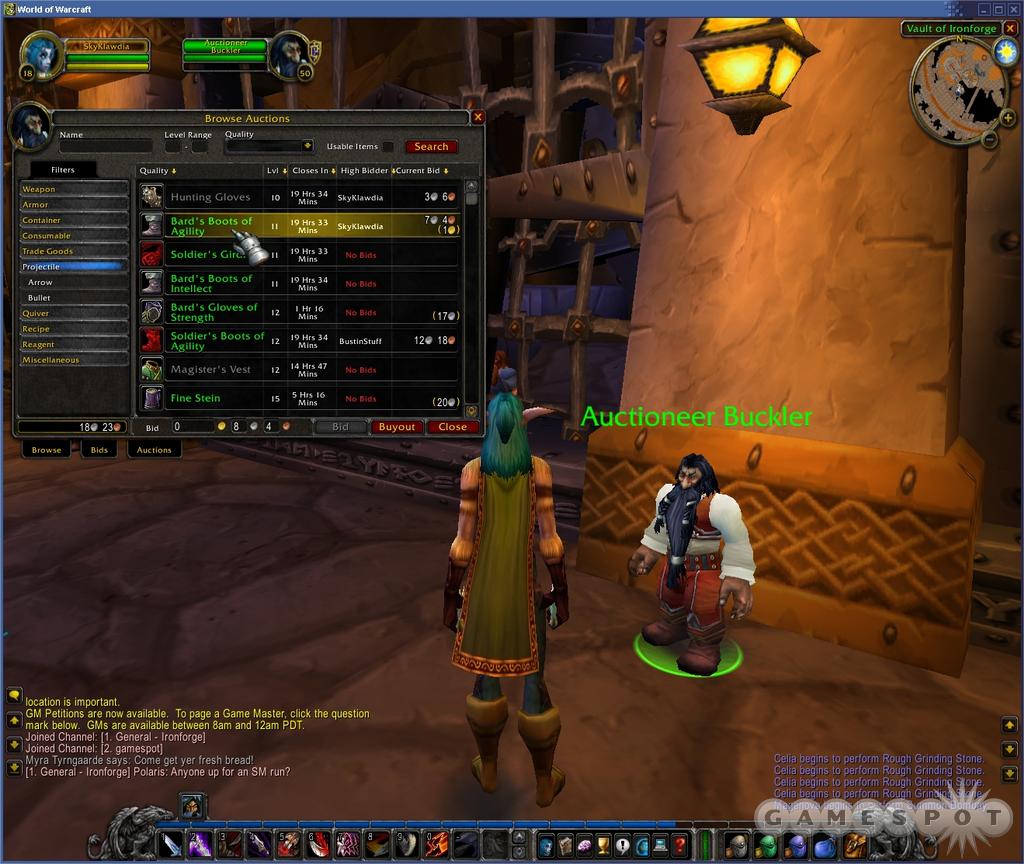Image resolution: width=1024 pixels, height=864 pixels.
Task: Select the Weapon filter category
Action: click(x=74, y=189)
